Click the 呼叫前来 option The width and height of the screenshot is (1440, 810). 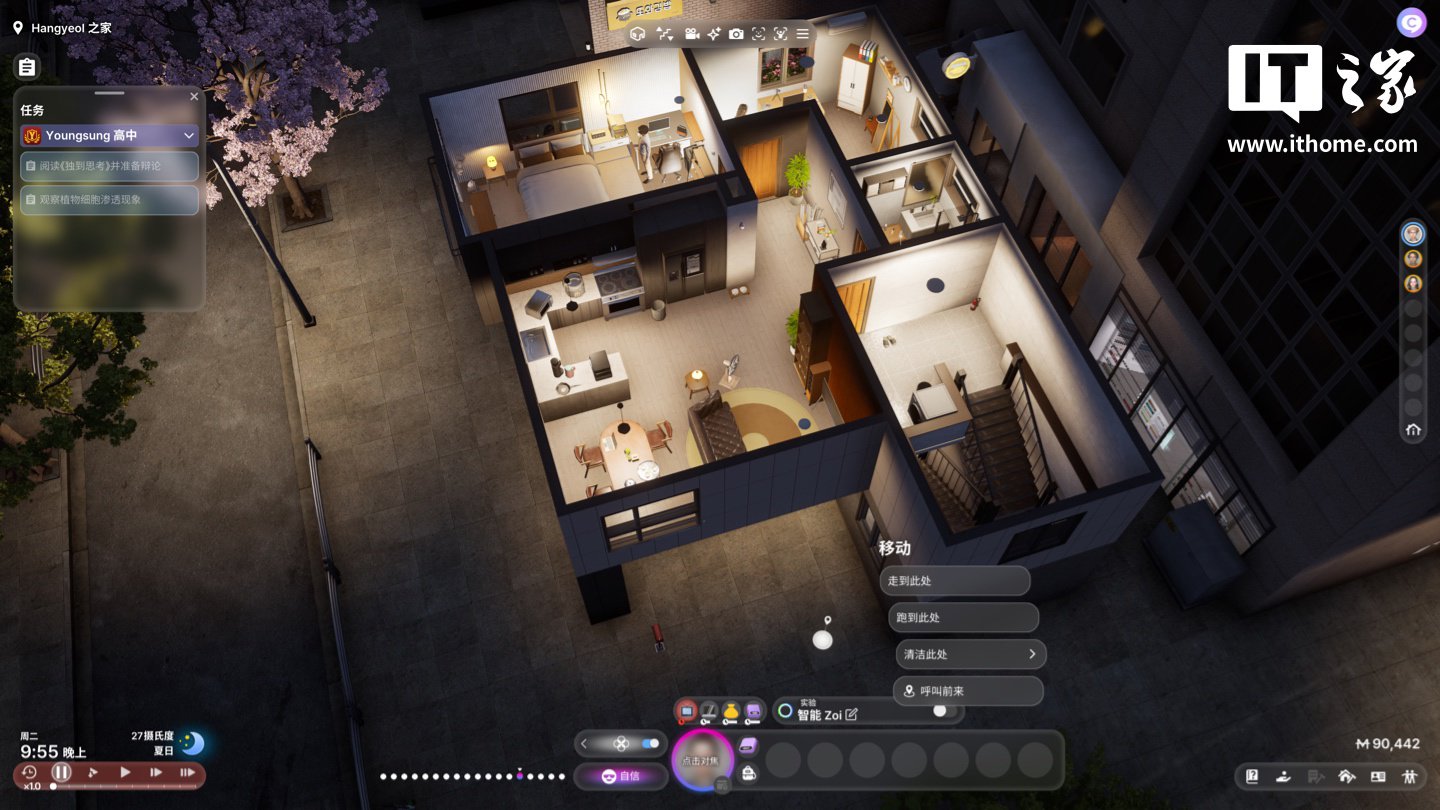tap(967, 691)
